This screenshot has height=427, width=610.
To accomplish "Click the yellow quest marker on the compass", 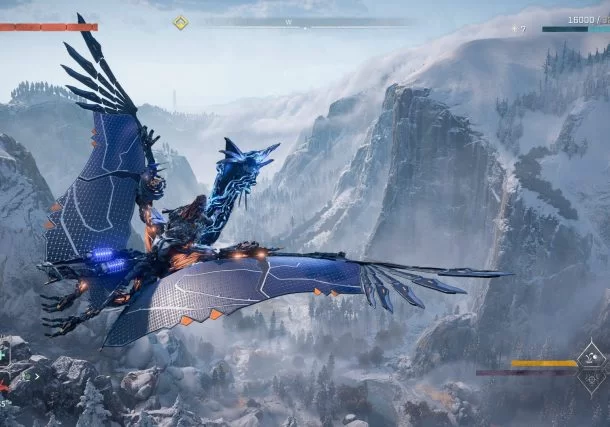I will click(180, 22).
